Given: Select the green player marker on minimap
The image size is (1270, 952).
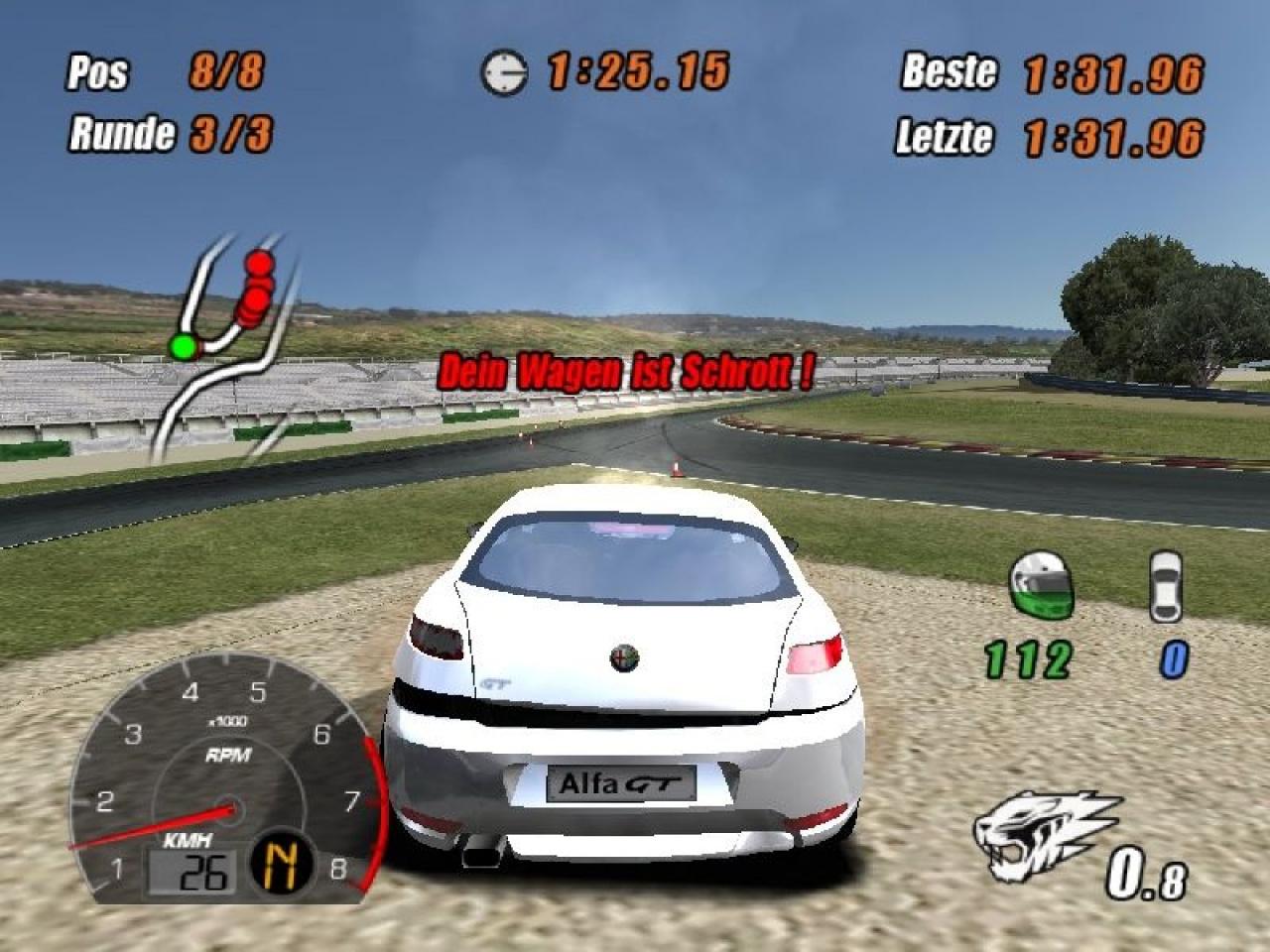Looking at the screenshot, I should (x=183, y=347).
